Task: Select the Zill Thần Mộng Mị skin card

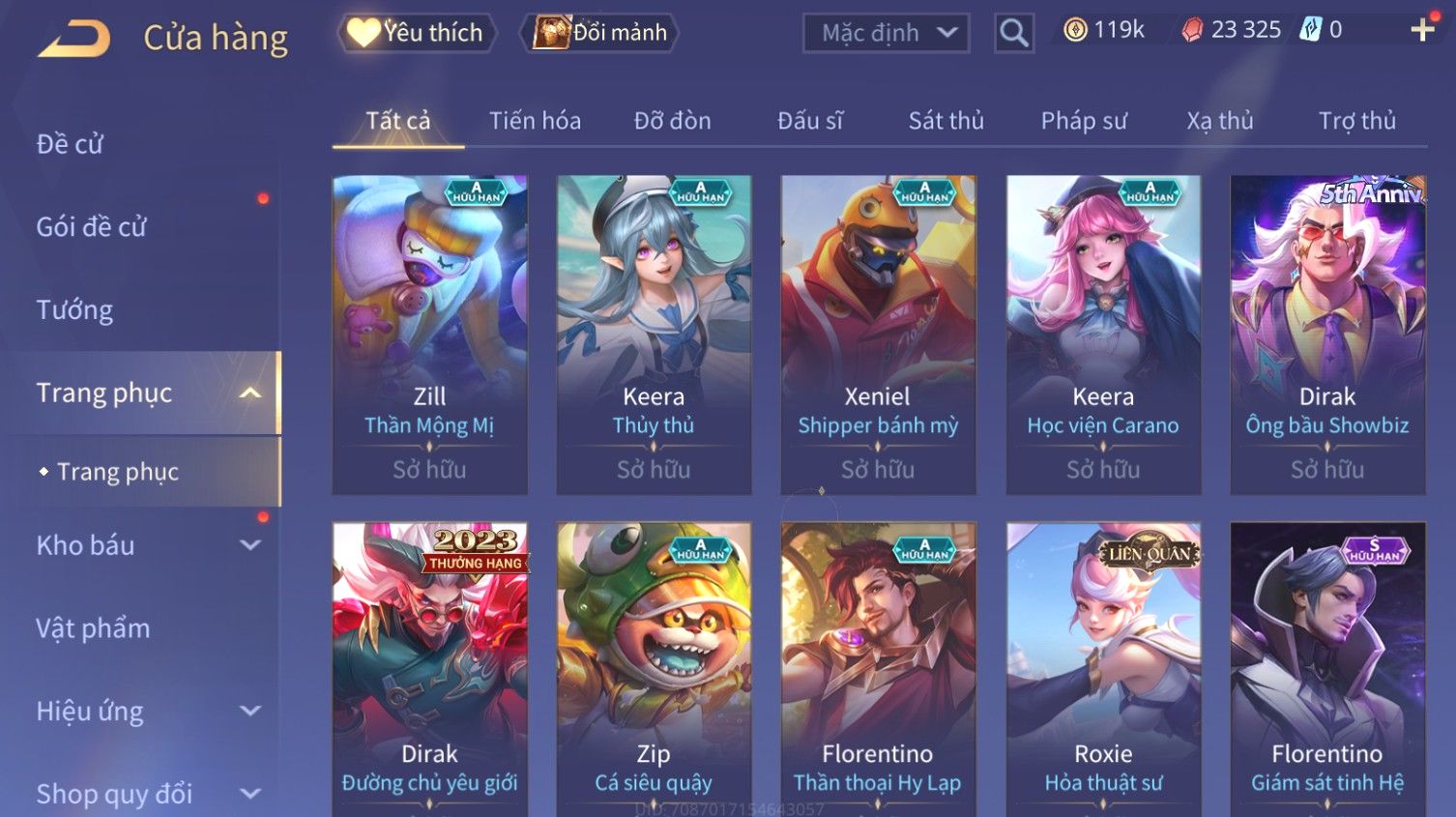Action: (429, 334)
